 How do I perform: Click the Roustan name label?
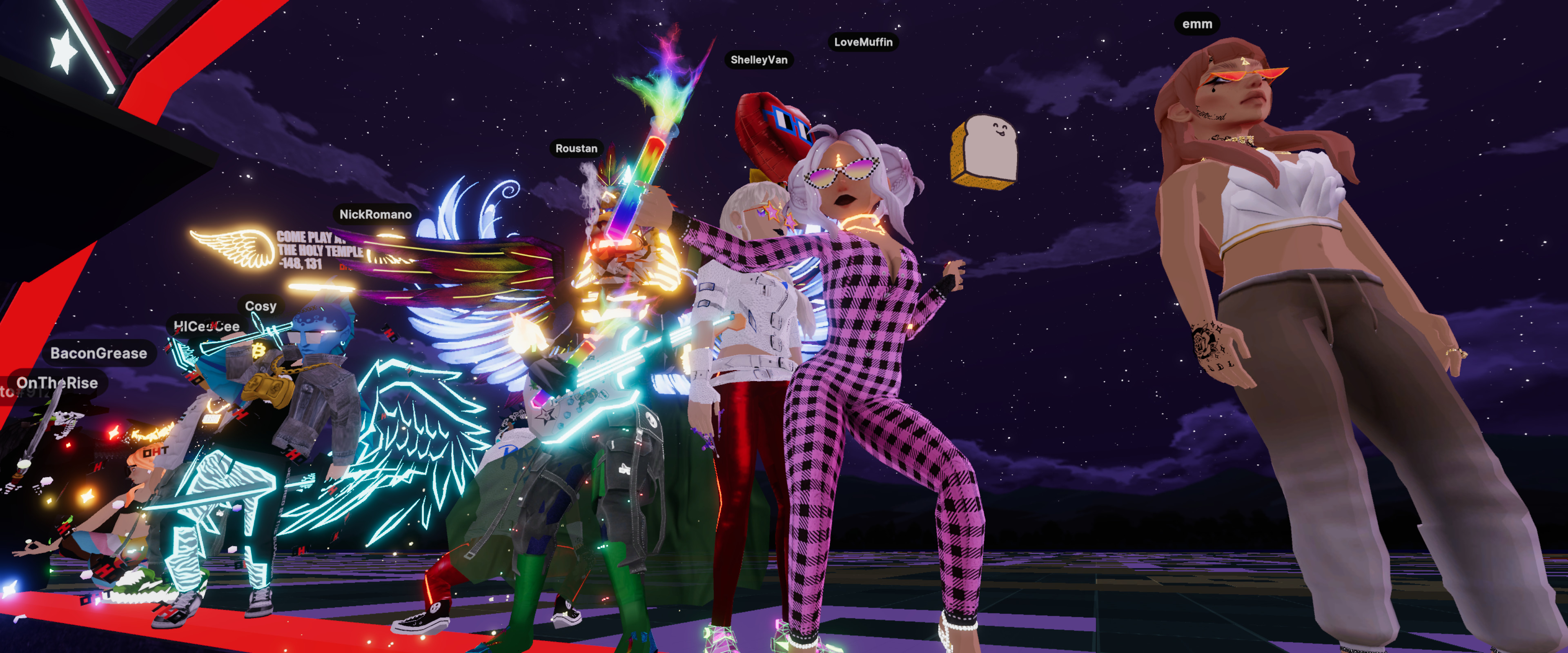(576, 149)
